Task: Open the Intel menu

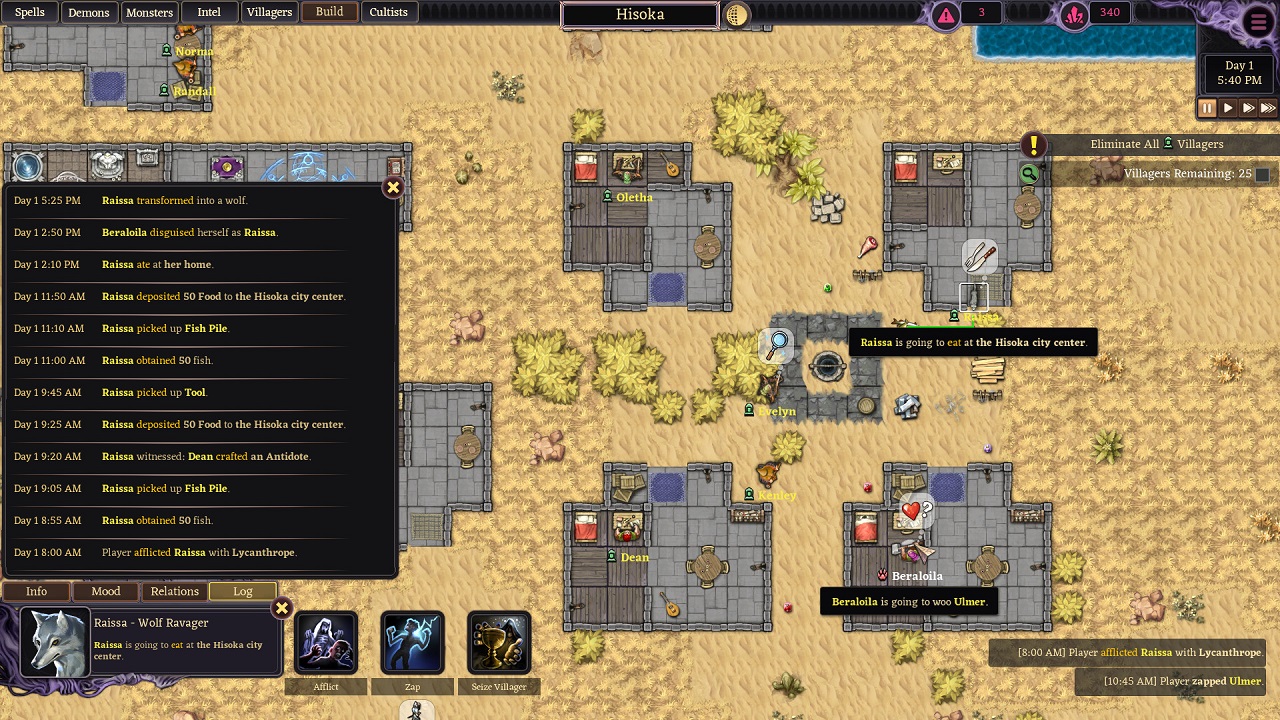Action: pos(209,12)
